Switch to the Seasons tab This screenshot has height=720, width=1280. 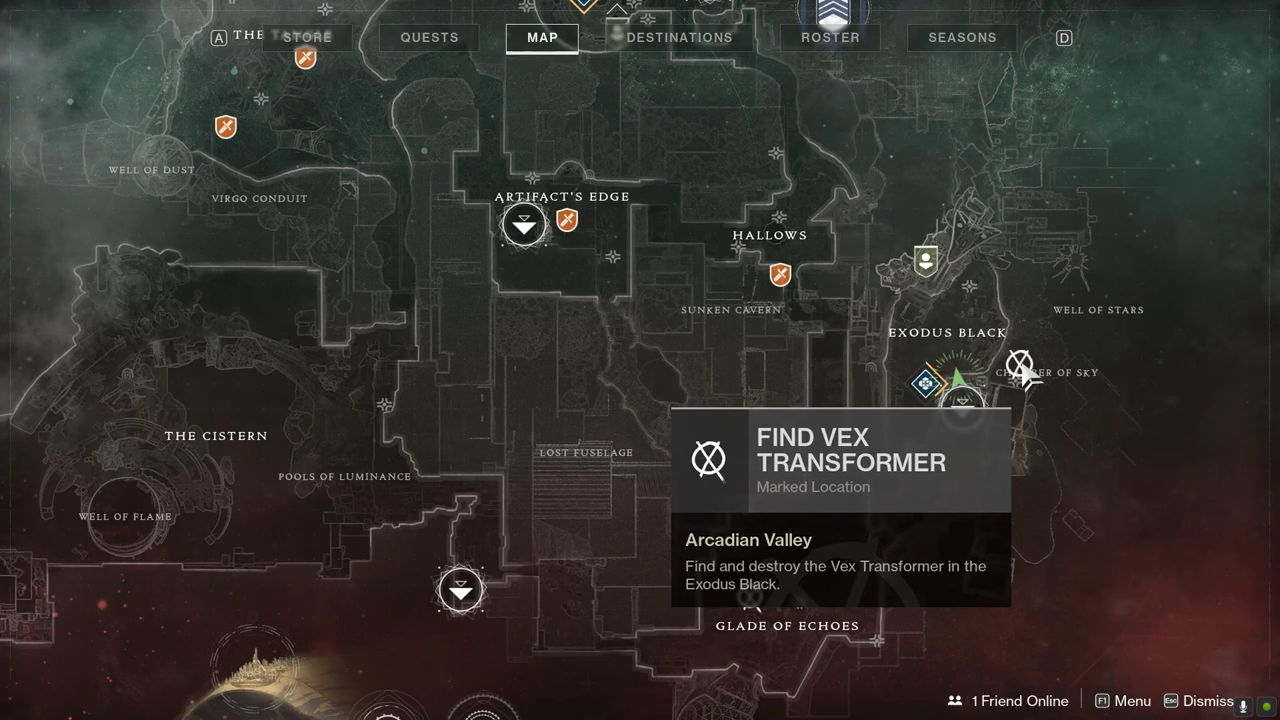962,38
